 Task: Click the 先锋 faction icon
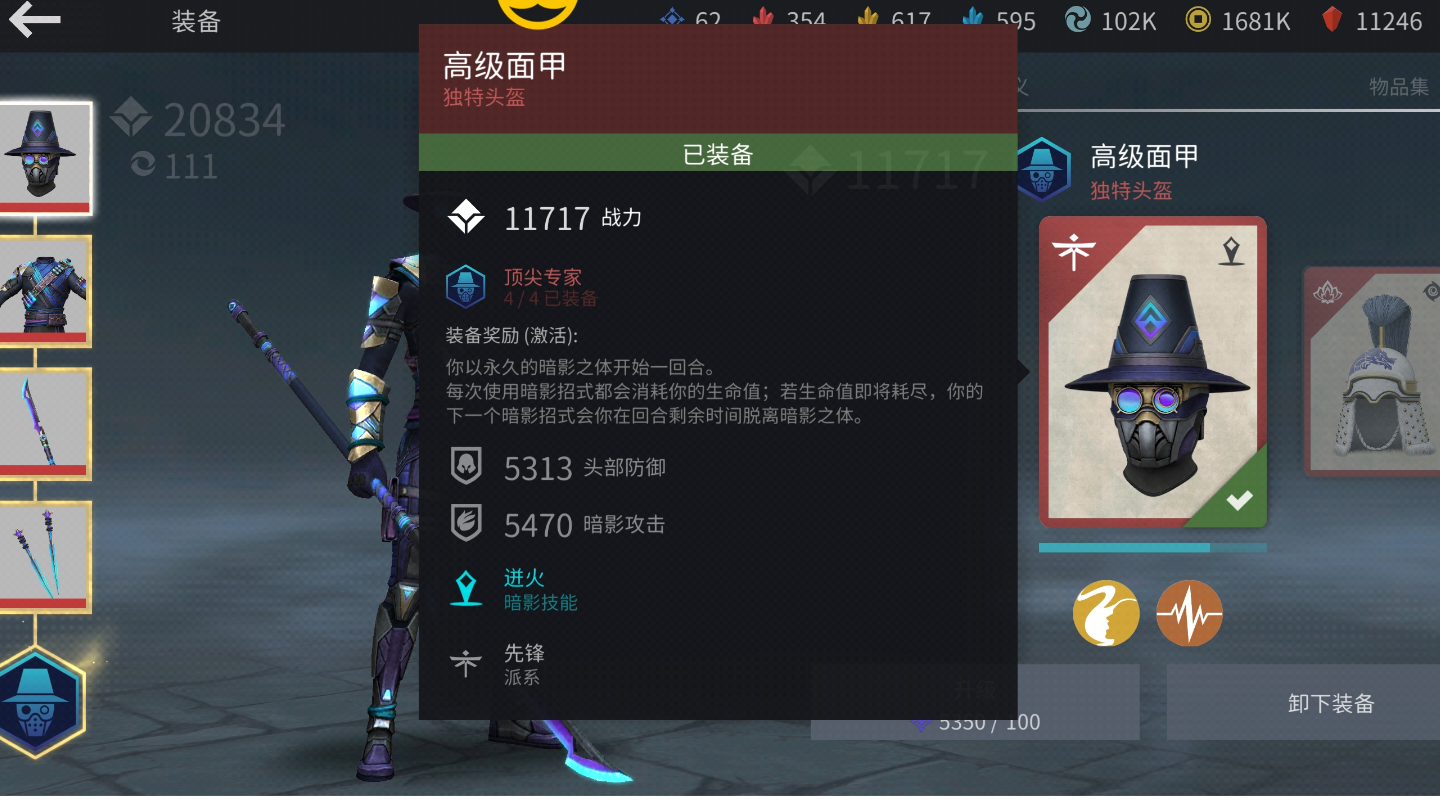[x=466, y=664]
